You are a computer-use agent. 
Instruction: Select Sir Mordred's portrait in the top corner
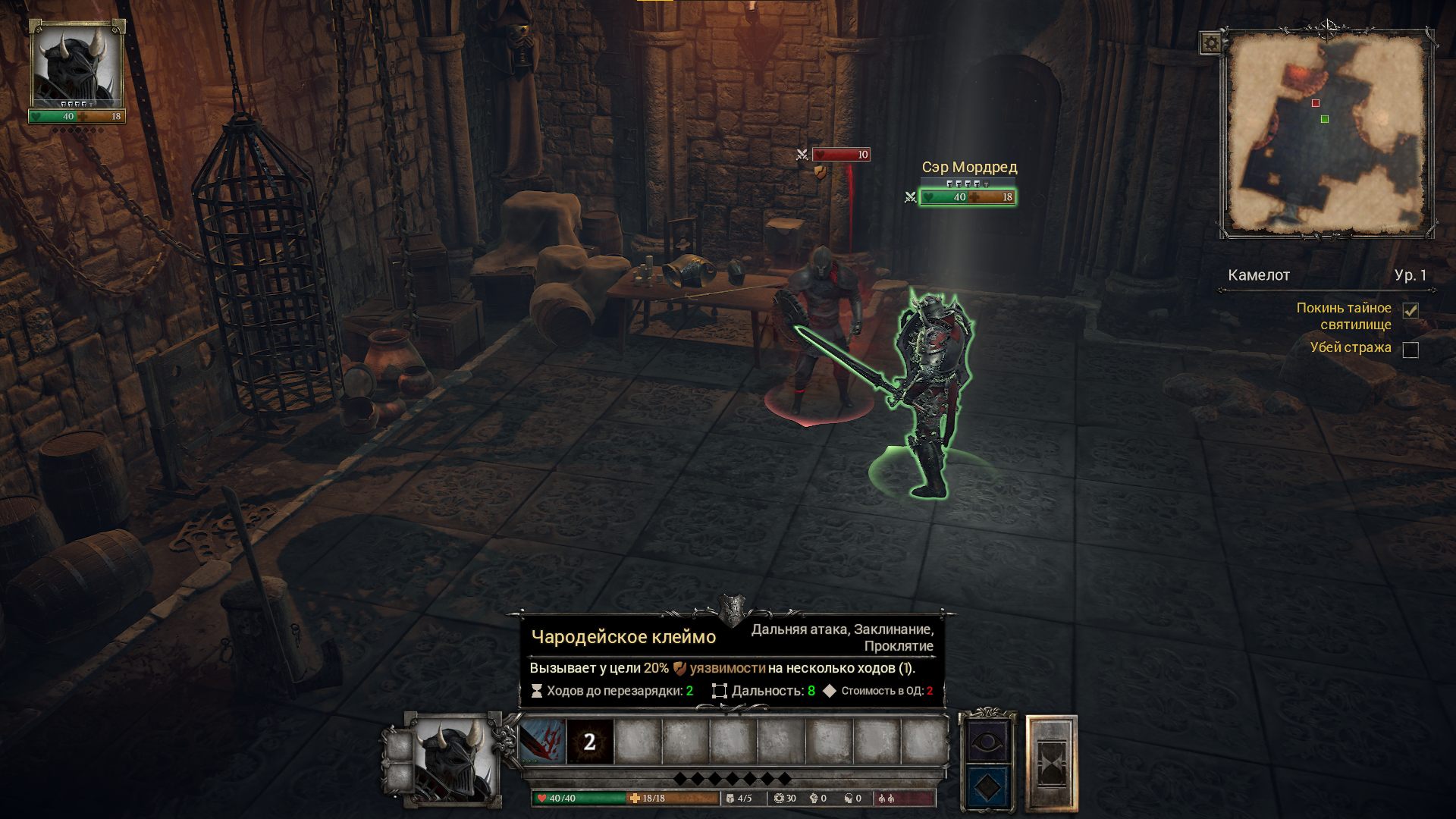click(77, 70)
